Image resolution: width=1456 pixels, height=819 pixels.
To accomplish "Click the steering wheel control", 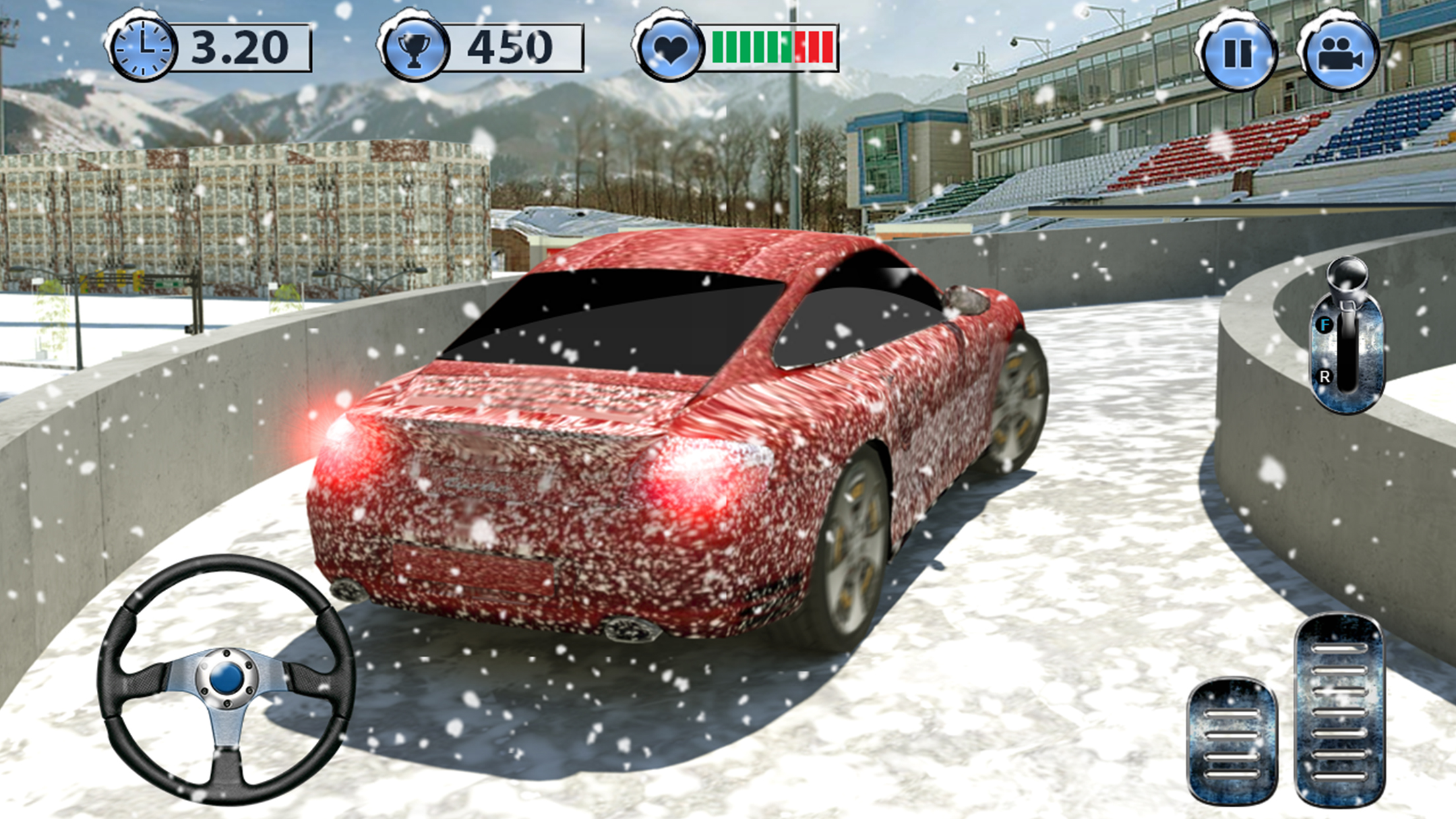I will click(x=226, y=679).
